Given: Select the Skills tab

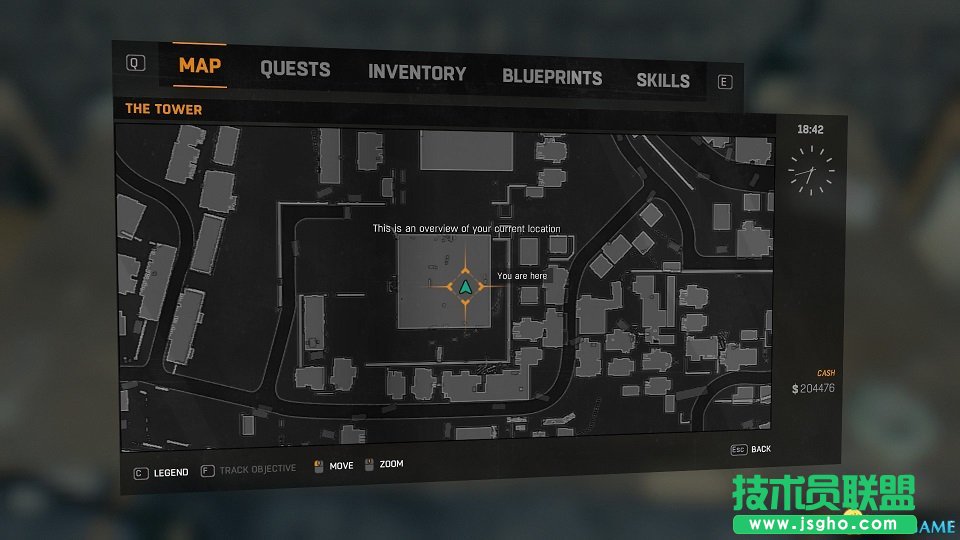Looking at the screenshot, I should [x=663, y=80].
